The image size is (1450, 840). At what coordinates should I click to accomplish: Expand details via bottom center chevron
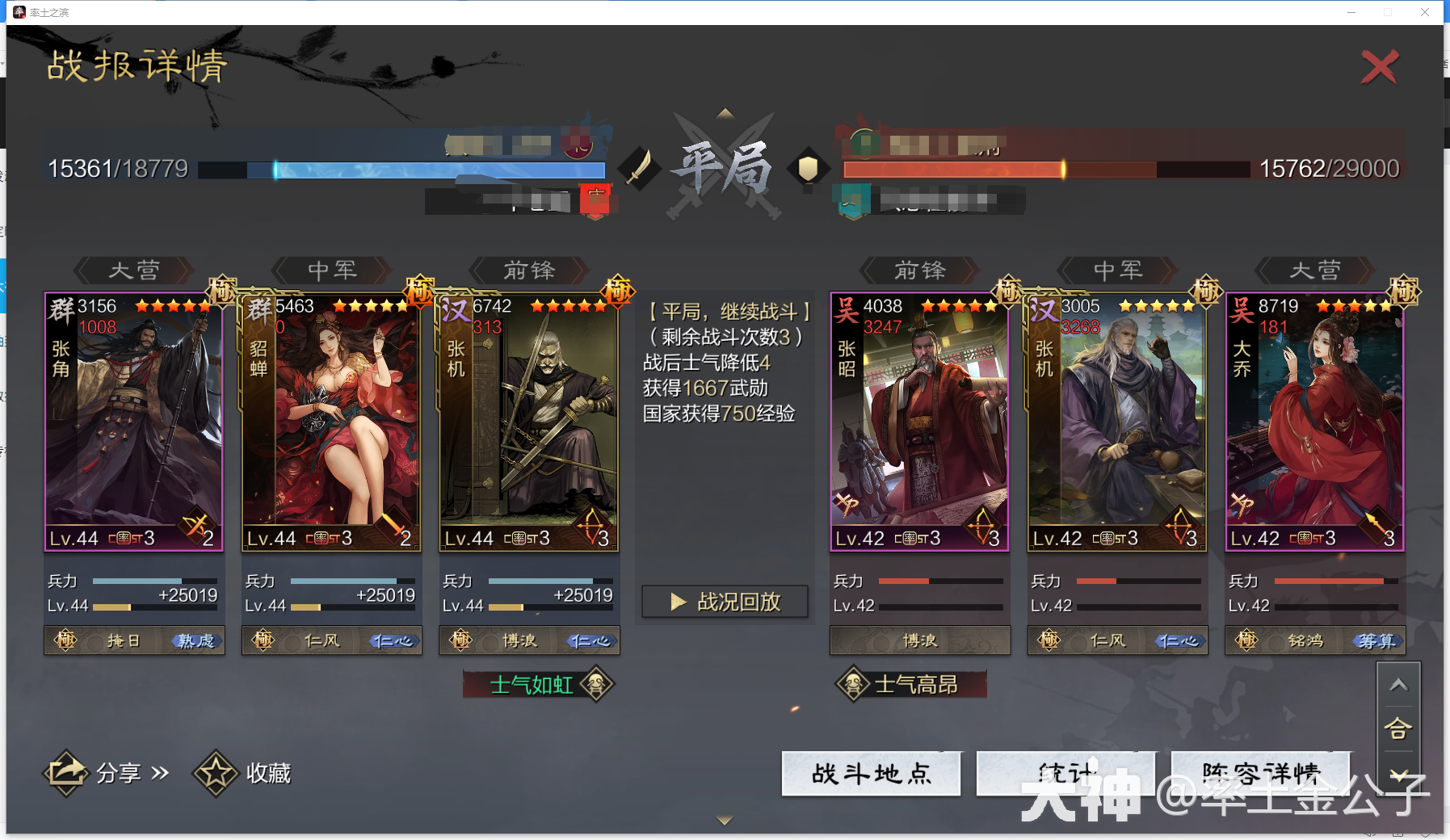(x=723, y=819)
